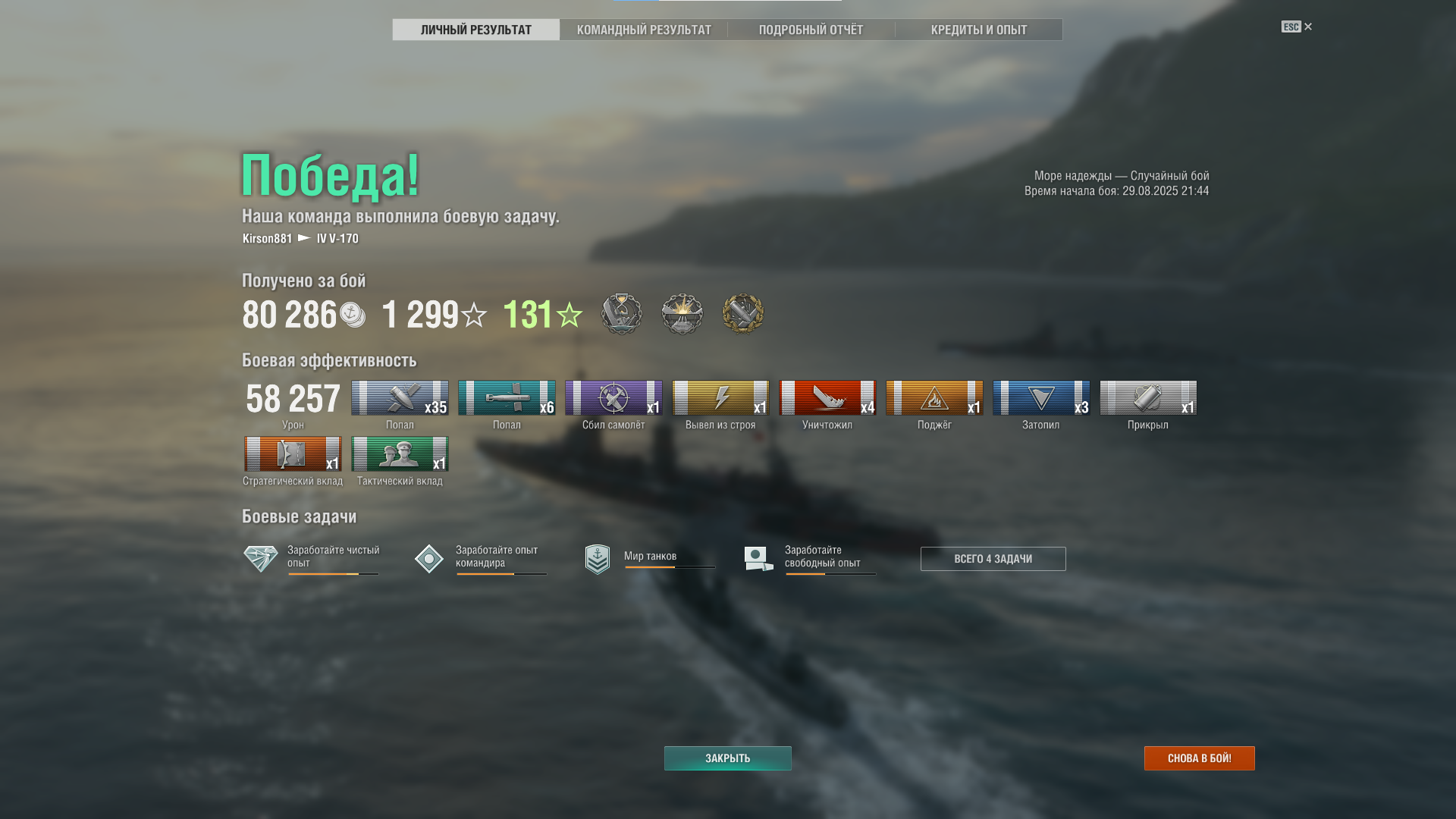The image size is (1456, 819).
Task: Choose the Затопил blue ribbon
Action: [1041, 398]
